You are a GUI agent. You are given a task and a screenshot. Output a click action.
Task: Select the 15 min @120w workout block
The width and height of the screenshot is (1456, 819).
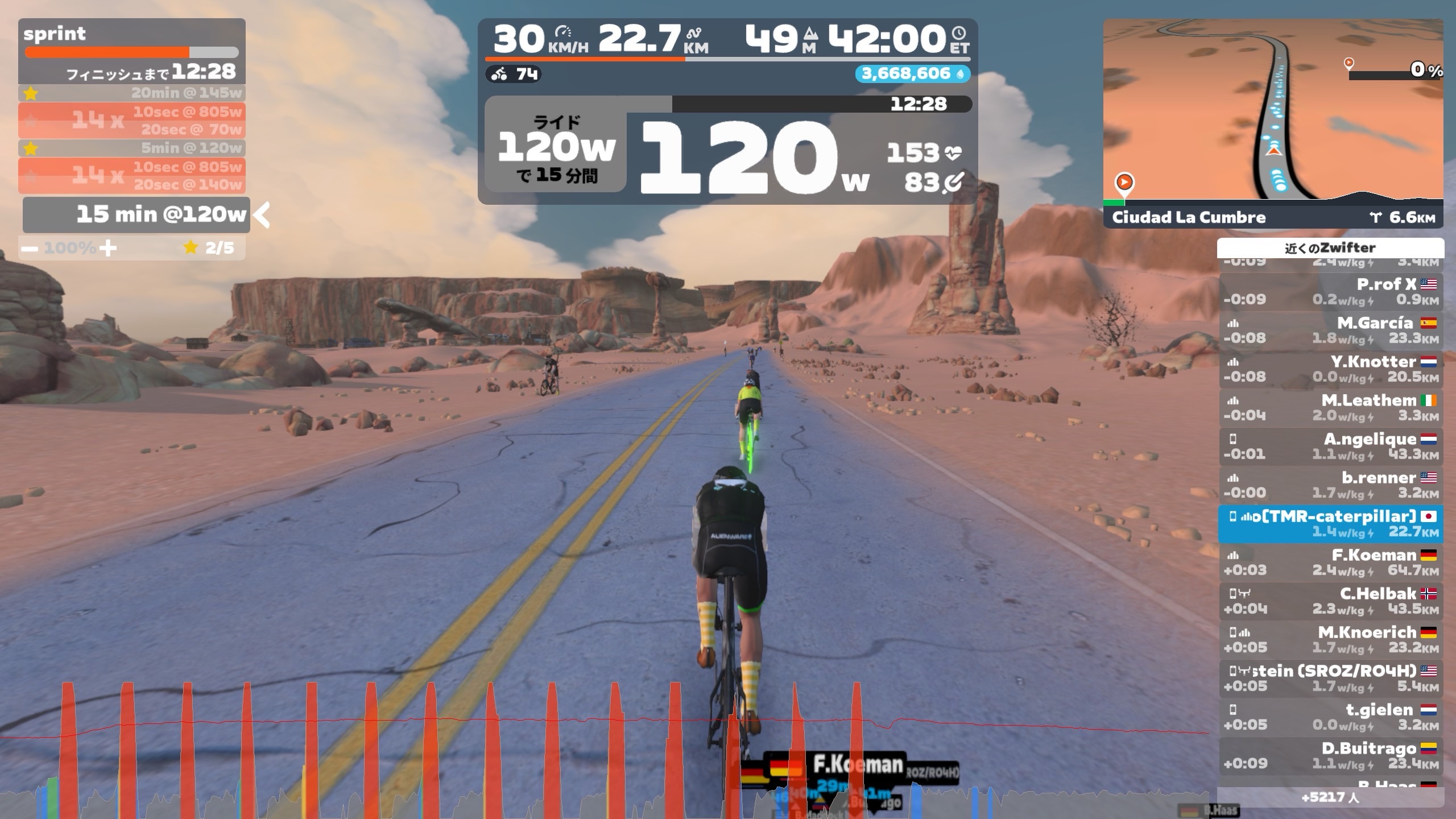(136, 215)
